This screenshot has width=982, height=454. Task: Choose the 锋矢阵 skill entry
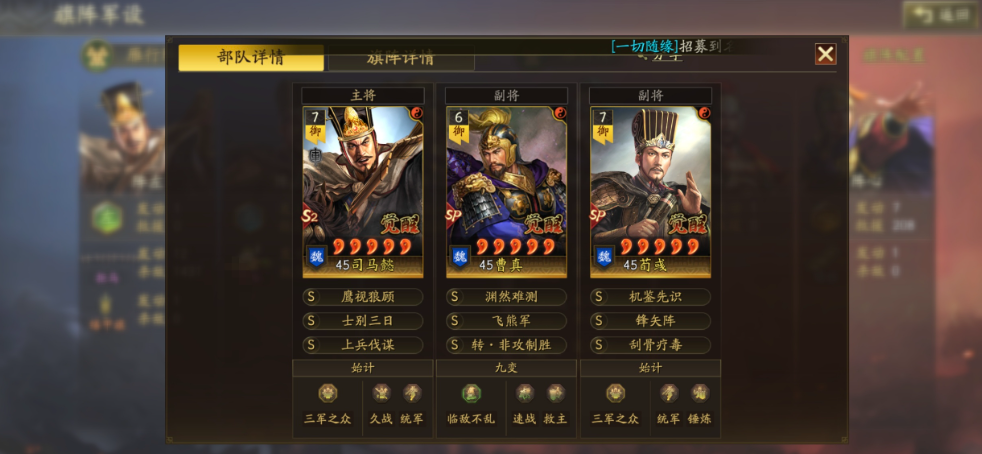650,321
